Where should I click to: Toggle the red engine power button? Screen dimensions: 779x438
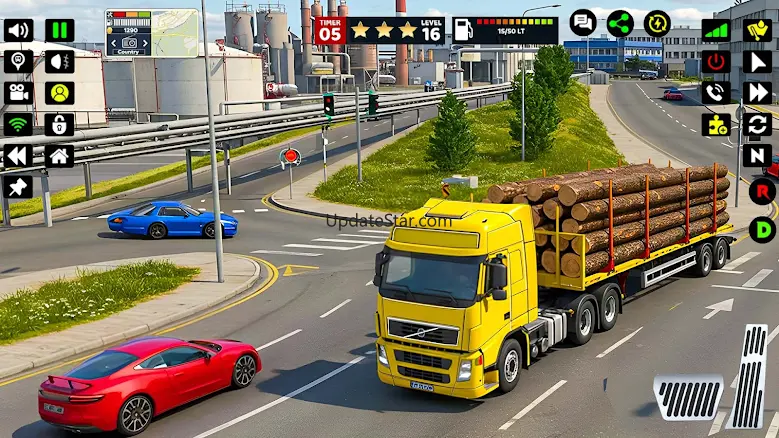pos(715,62)
